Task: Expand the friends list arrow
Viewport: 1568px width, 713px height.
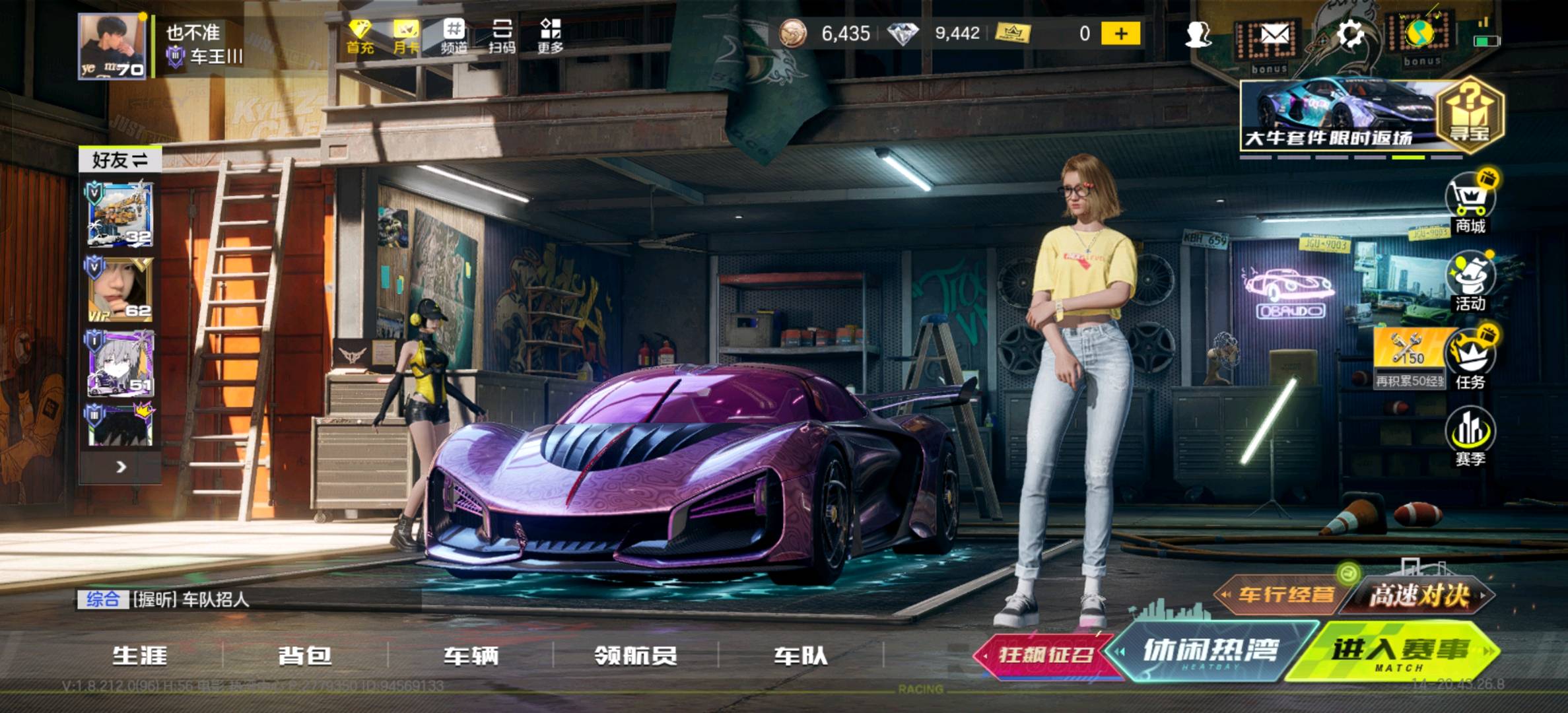Action: tap(121, 467)
